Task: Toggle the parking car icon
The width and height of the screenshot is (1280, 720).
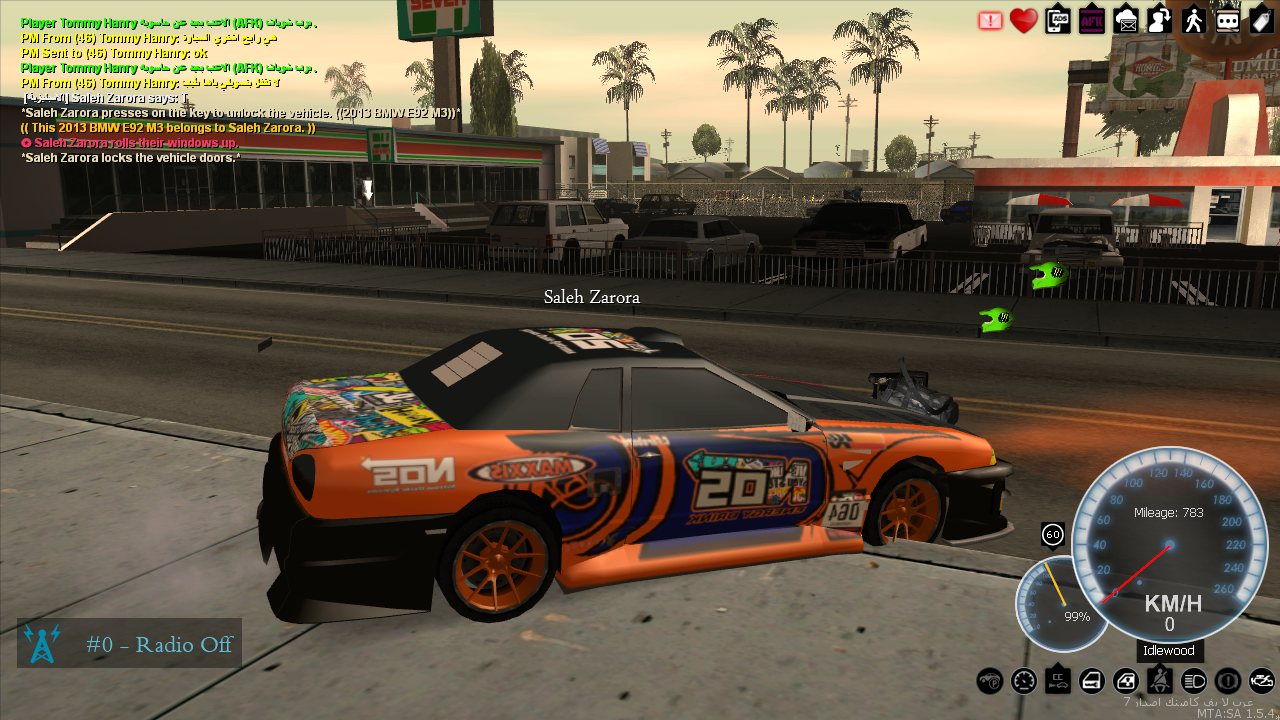Action: click(990, 681)
